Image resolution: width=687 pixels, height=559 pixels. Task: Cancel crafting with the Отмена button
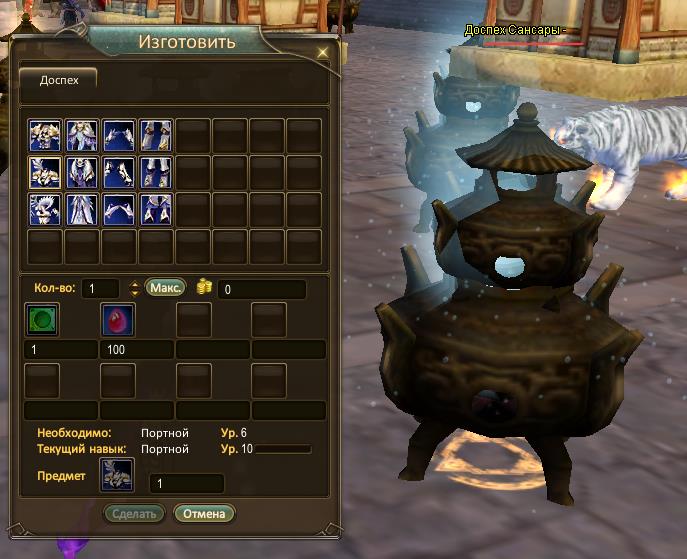[x=204, y=514]
